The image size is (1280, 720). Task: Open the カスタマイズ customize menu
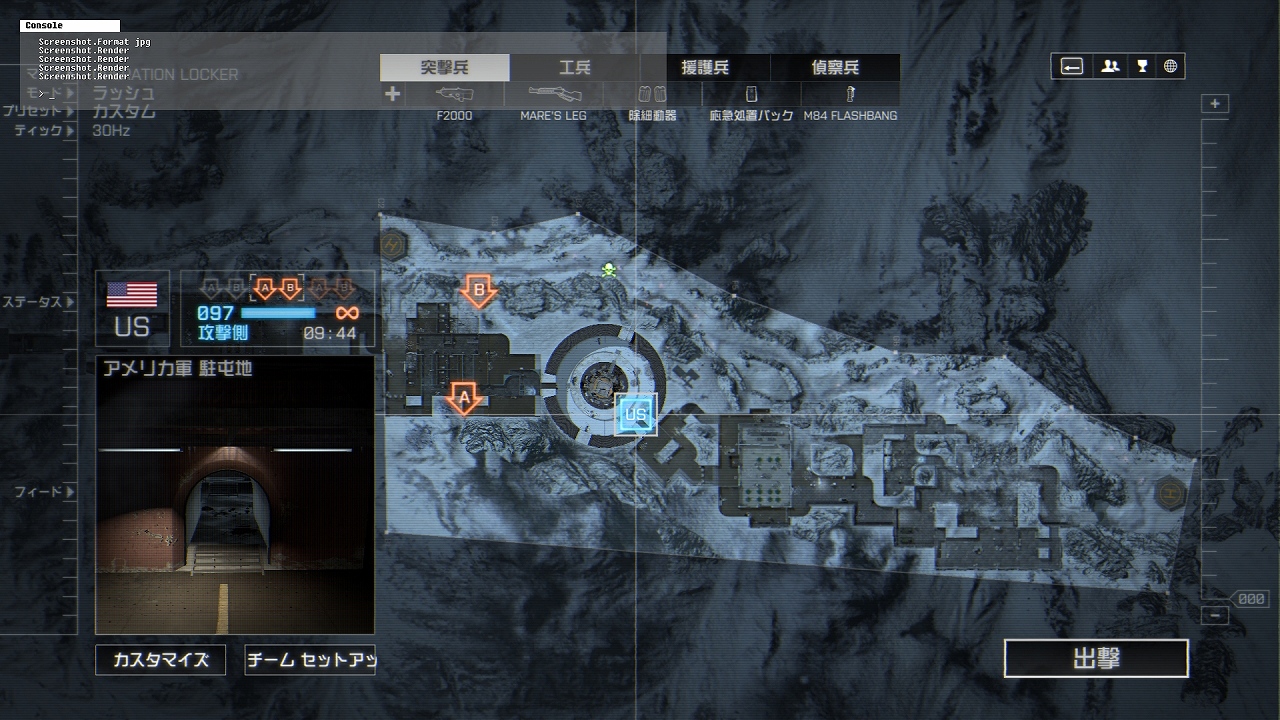160,660
